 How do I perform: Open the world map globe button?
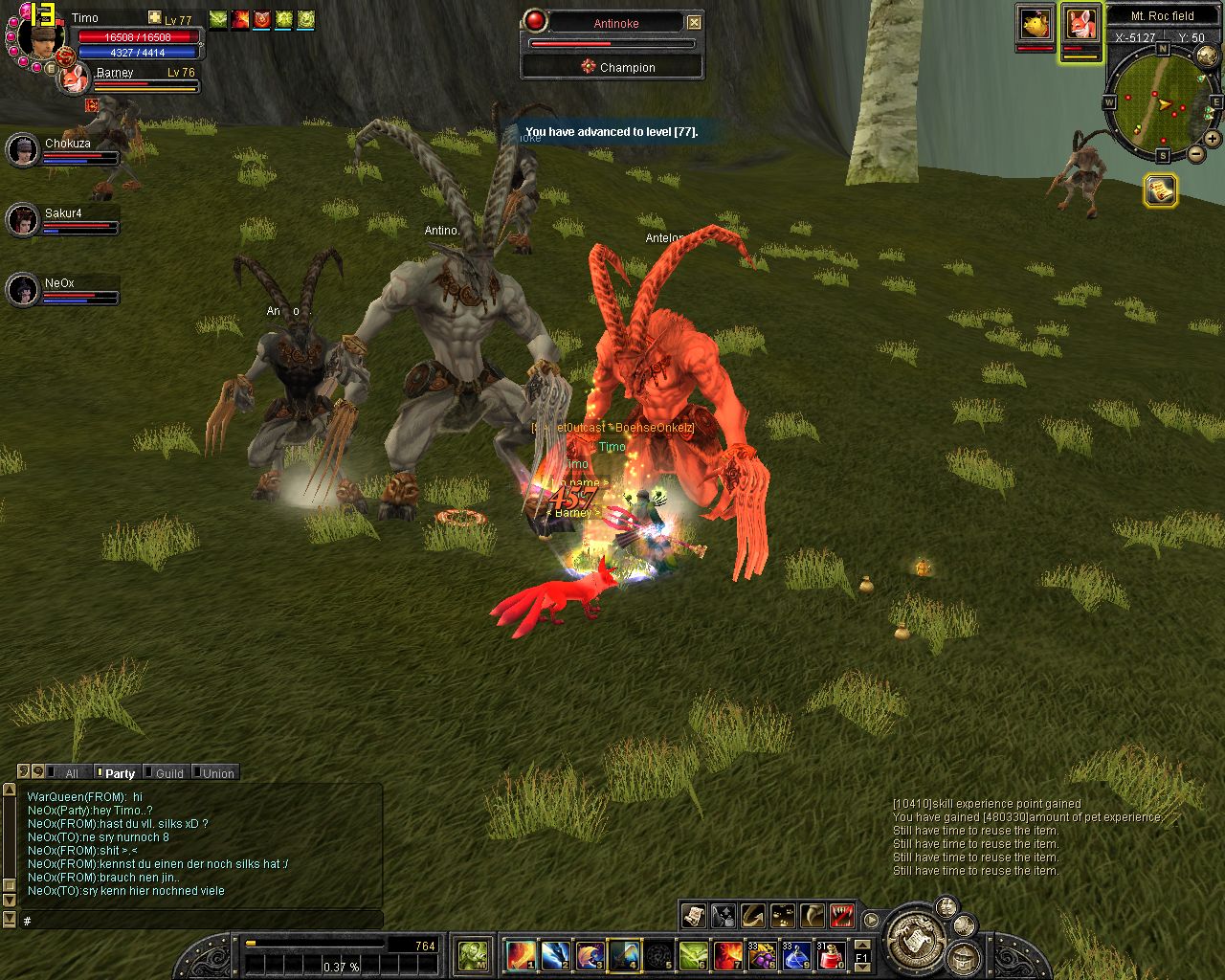click(x=1207, y=57)
